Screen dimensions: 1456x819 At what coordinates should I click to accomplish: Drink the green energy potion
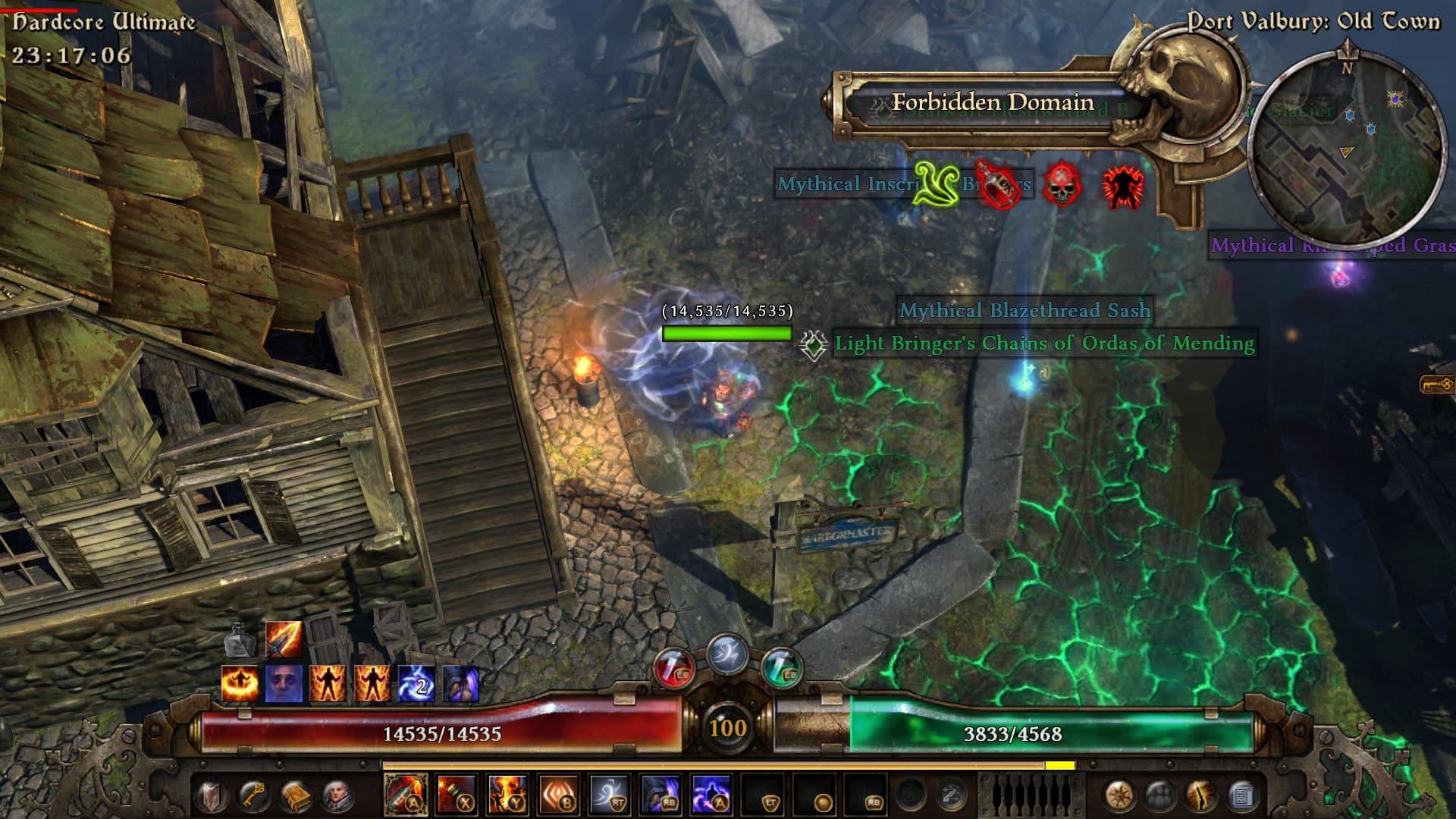click(781, 669)
